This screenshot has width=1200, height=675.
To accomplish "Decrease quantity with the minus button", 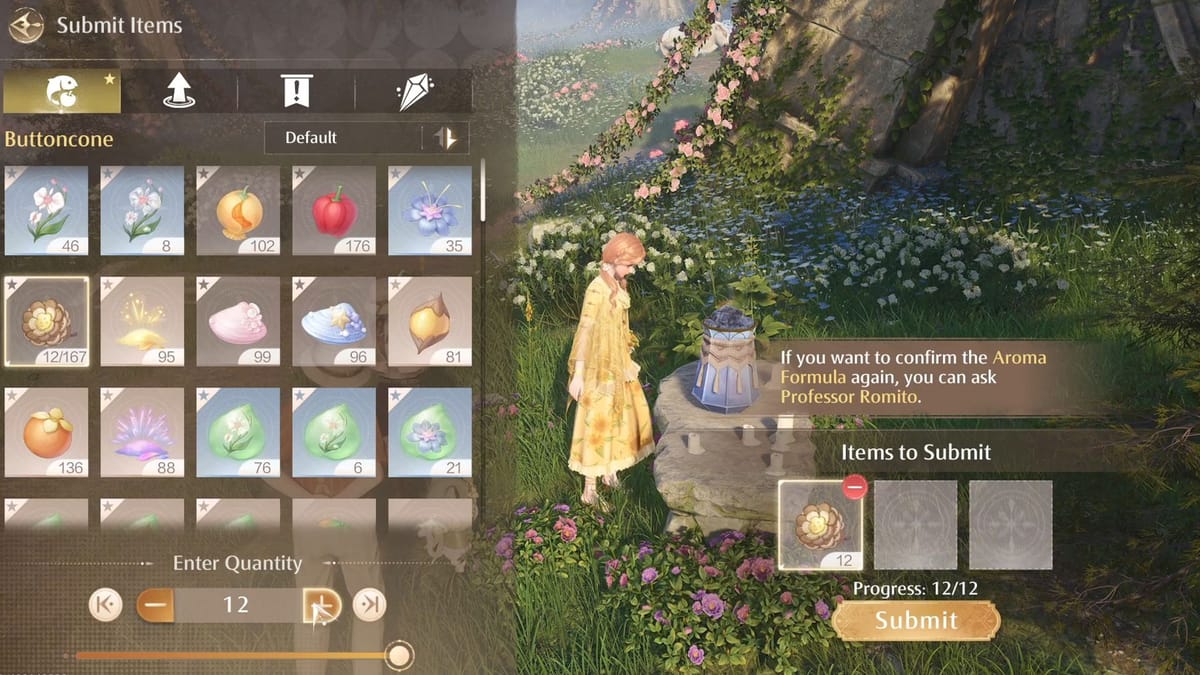I will click(154, 605).
